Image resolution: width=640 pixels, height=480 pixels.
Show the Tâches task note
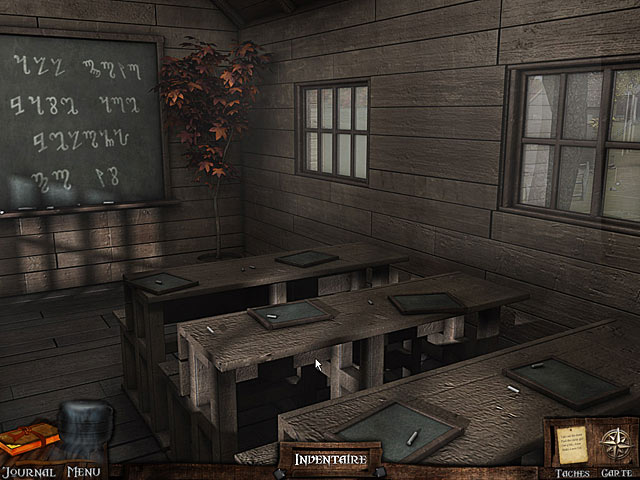[571, 442]
